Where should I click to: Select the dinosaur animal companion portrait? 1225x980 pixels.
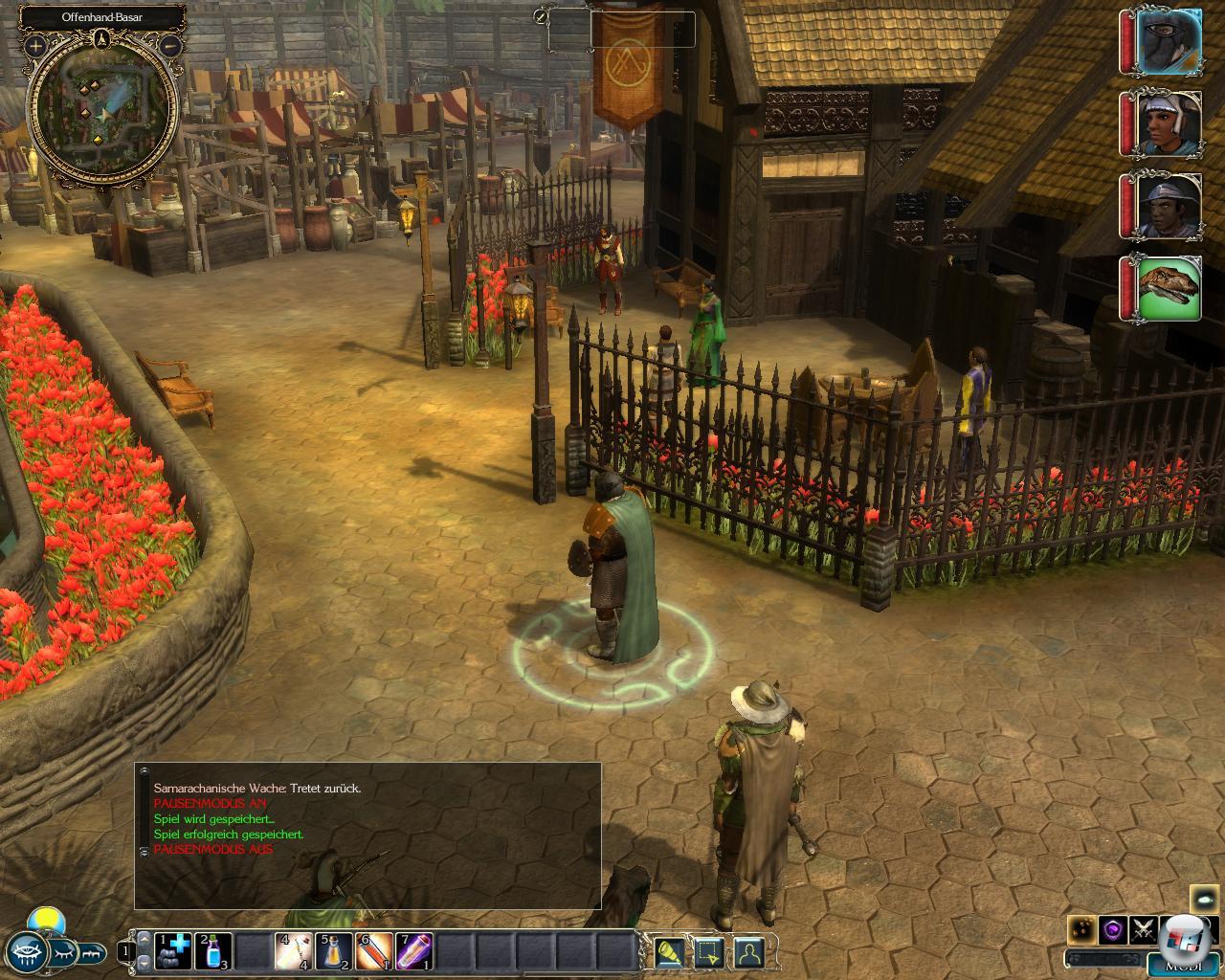(x=1168, y=288)
